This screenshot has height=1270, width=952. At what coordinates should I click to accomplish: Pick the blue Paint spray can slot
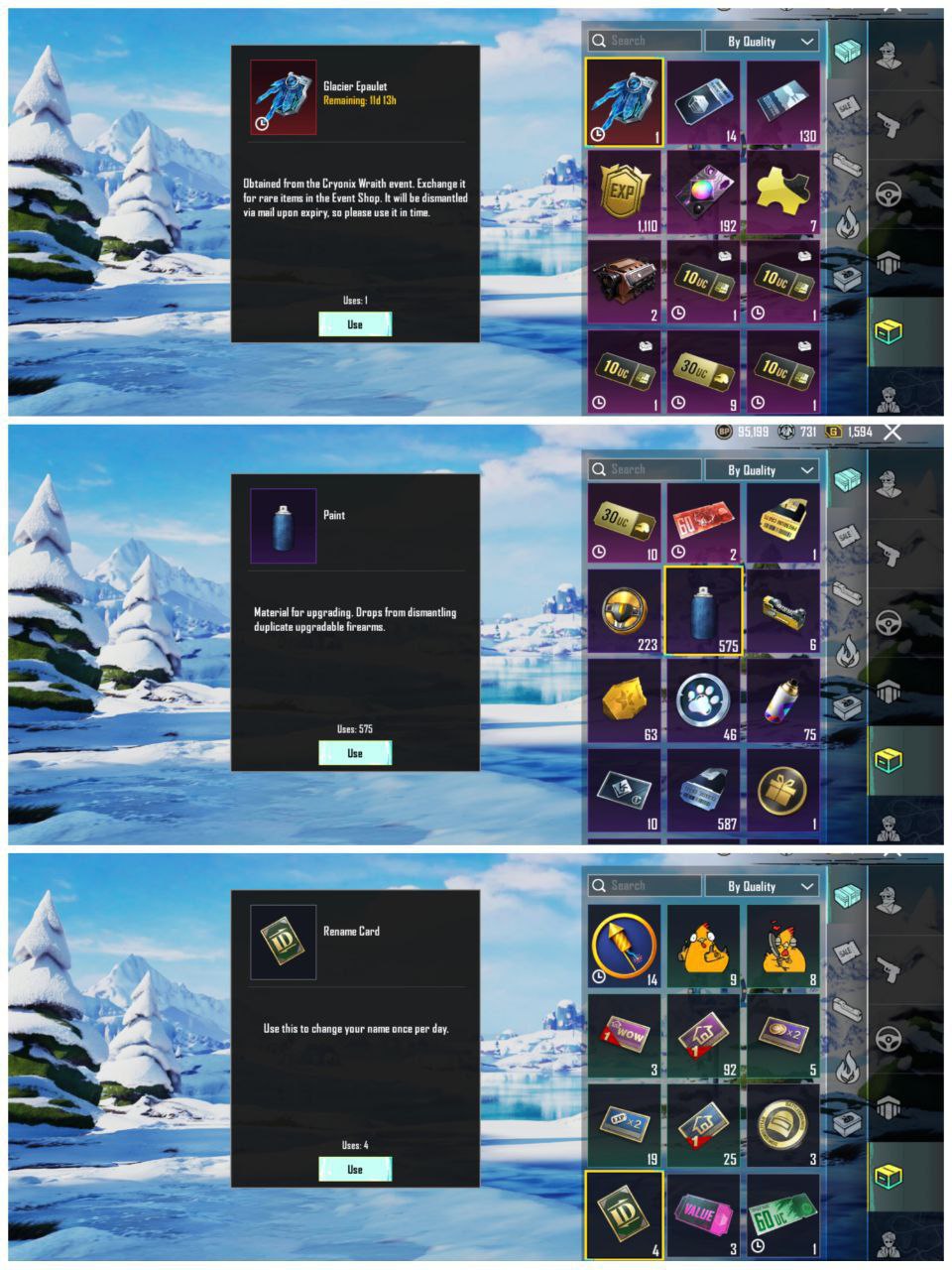pyautogui.click(x=703, y=611)
